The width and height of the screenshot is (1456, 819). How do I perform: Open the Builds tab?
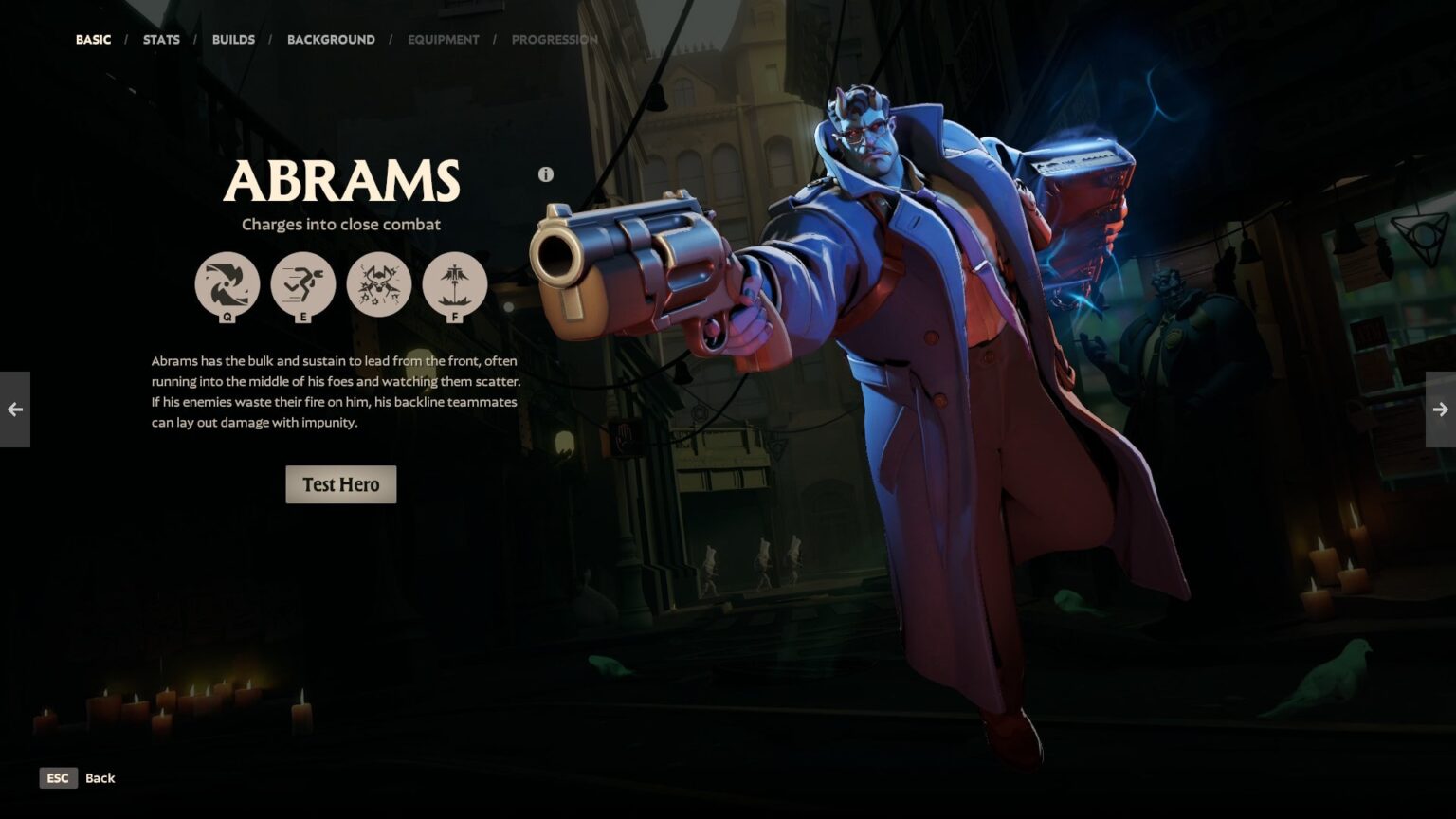click(x=233, y=40)
